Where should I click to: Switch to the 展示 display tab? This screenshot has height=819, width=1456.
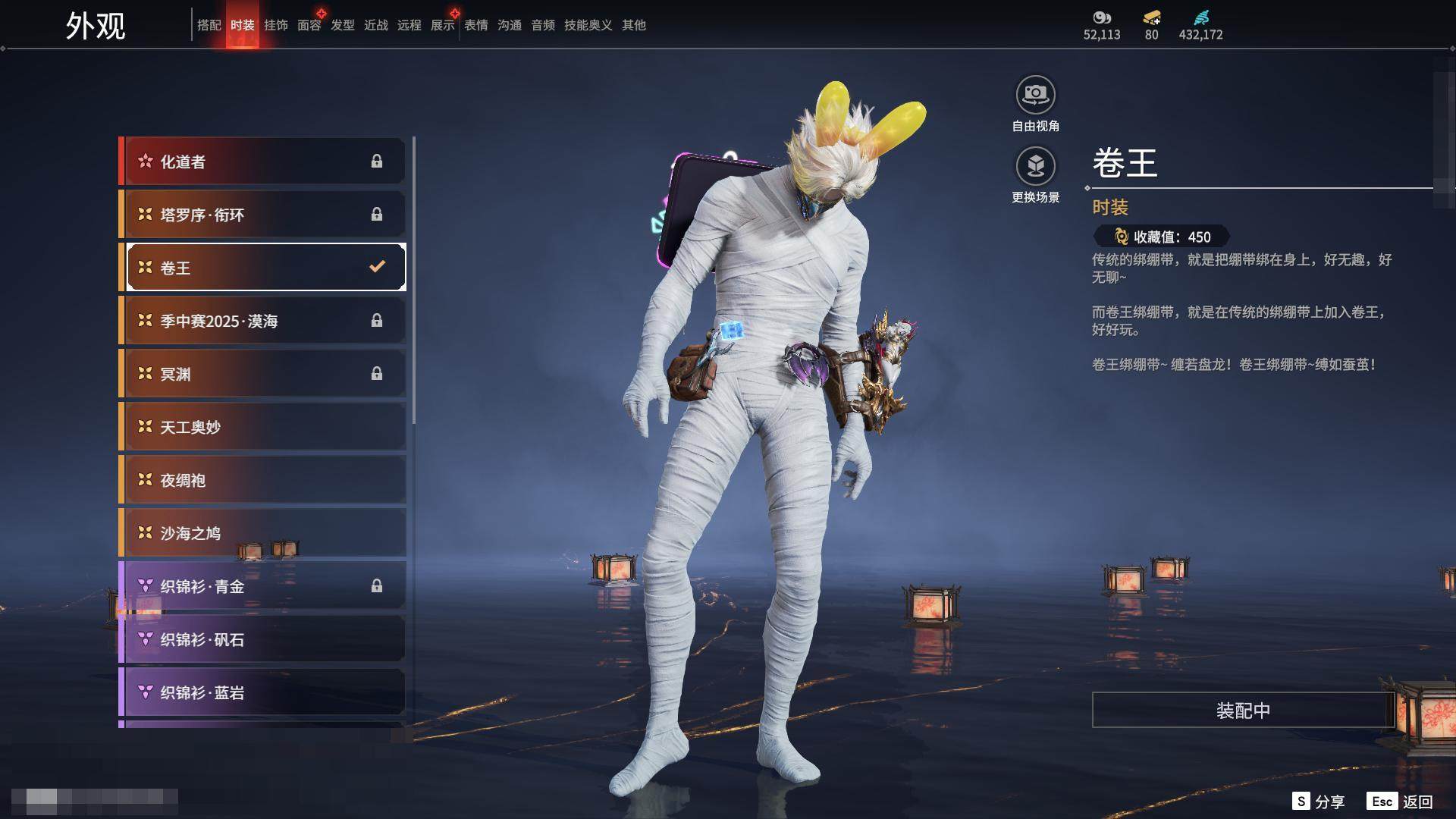pos(442,25)
